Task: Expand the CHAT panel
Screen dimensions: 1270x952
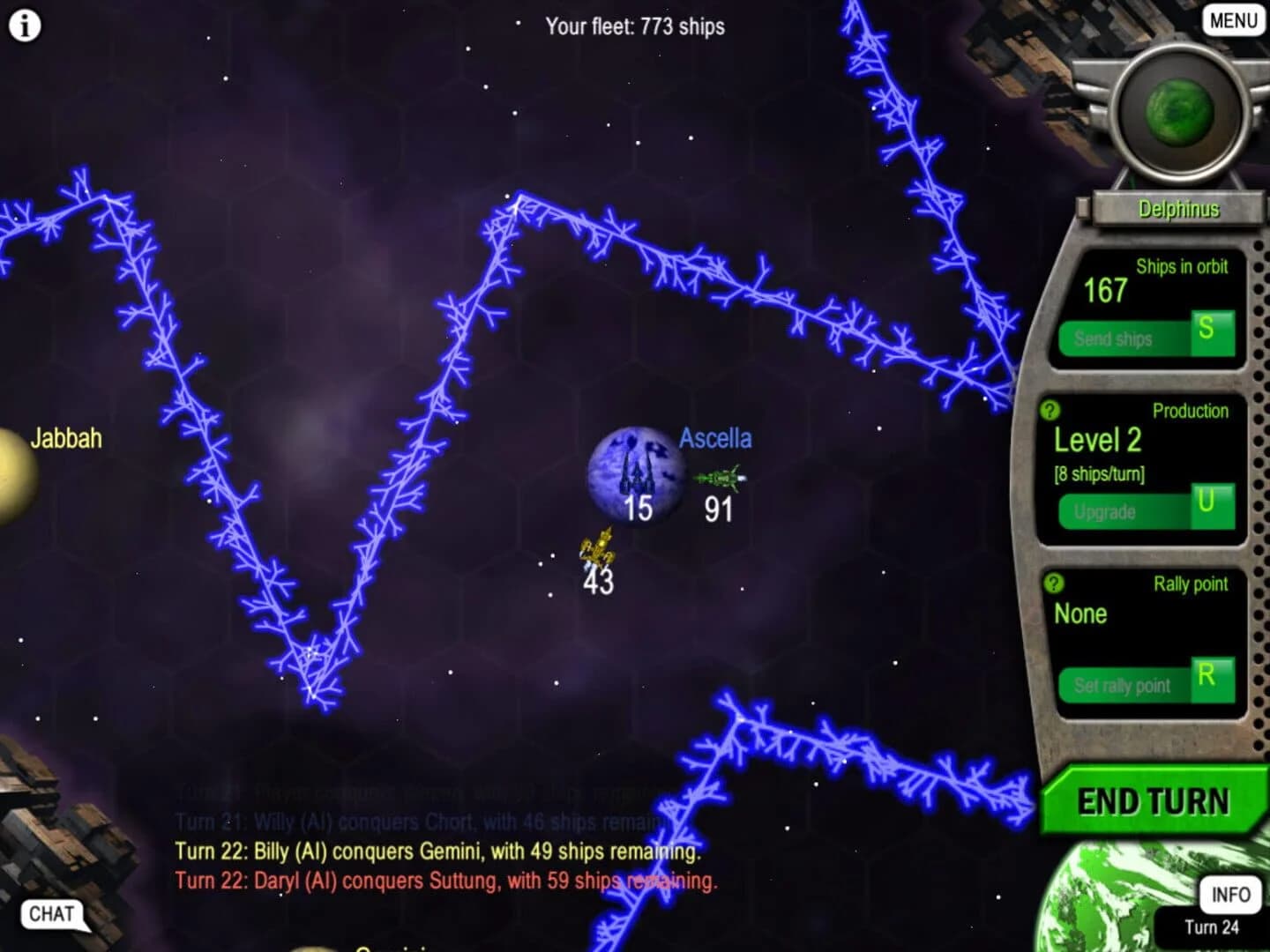Action: pos(50,914)
